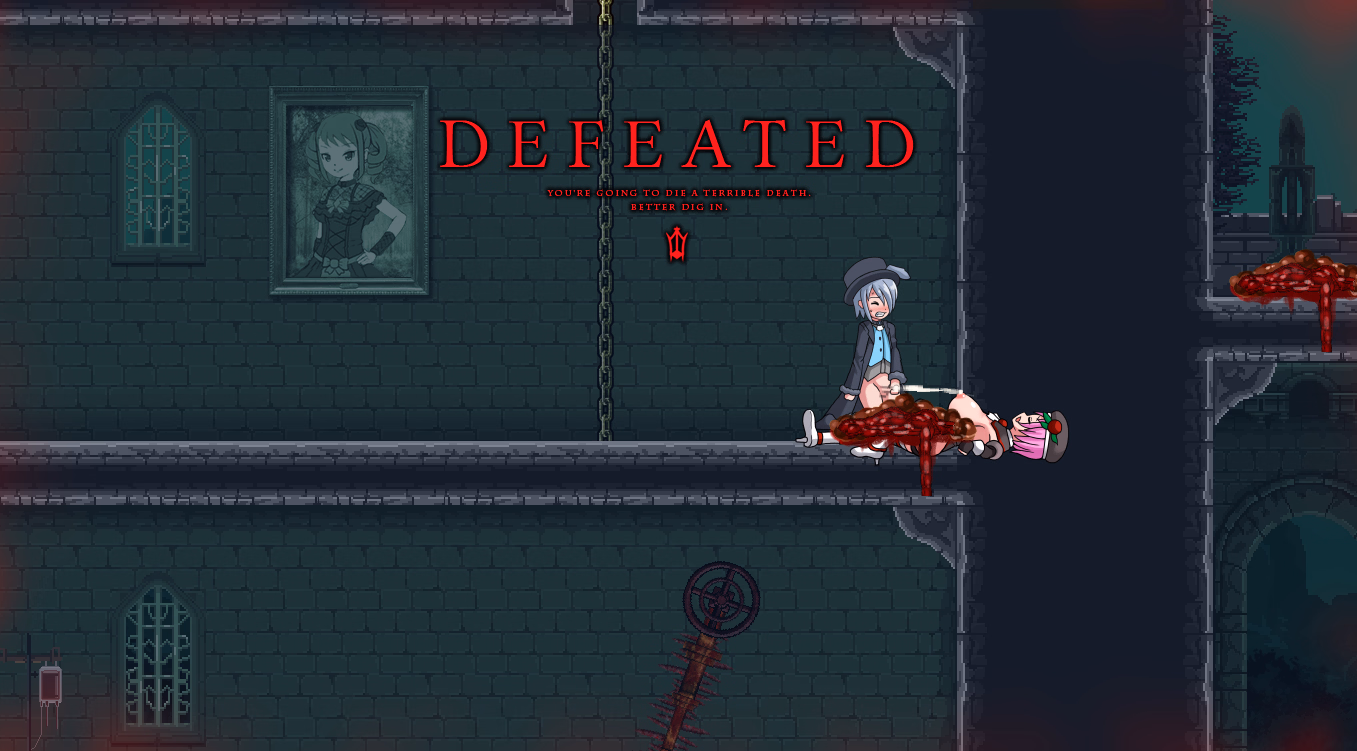
Task: Click the 'YOU'RE GOING TO DIE A TERRIBLE DEATH' text
Action: [x=676, y=194]
